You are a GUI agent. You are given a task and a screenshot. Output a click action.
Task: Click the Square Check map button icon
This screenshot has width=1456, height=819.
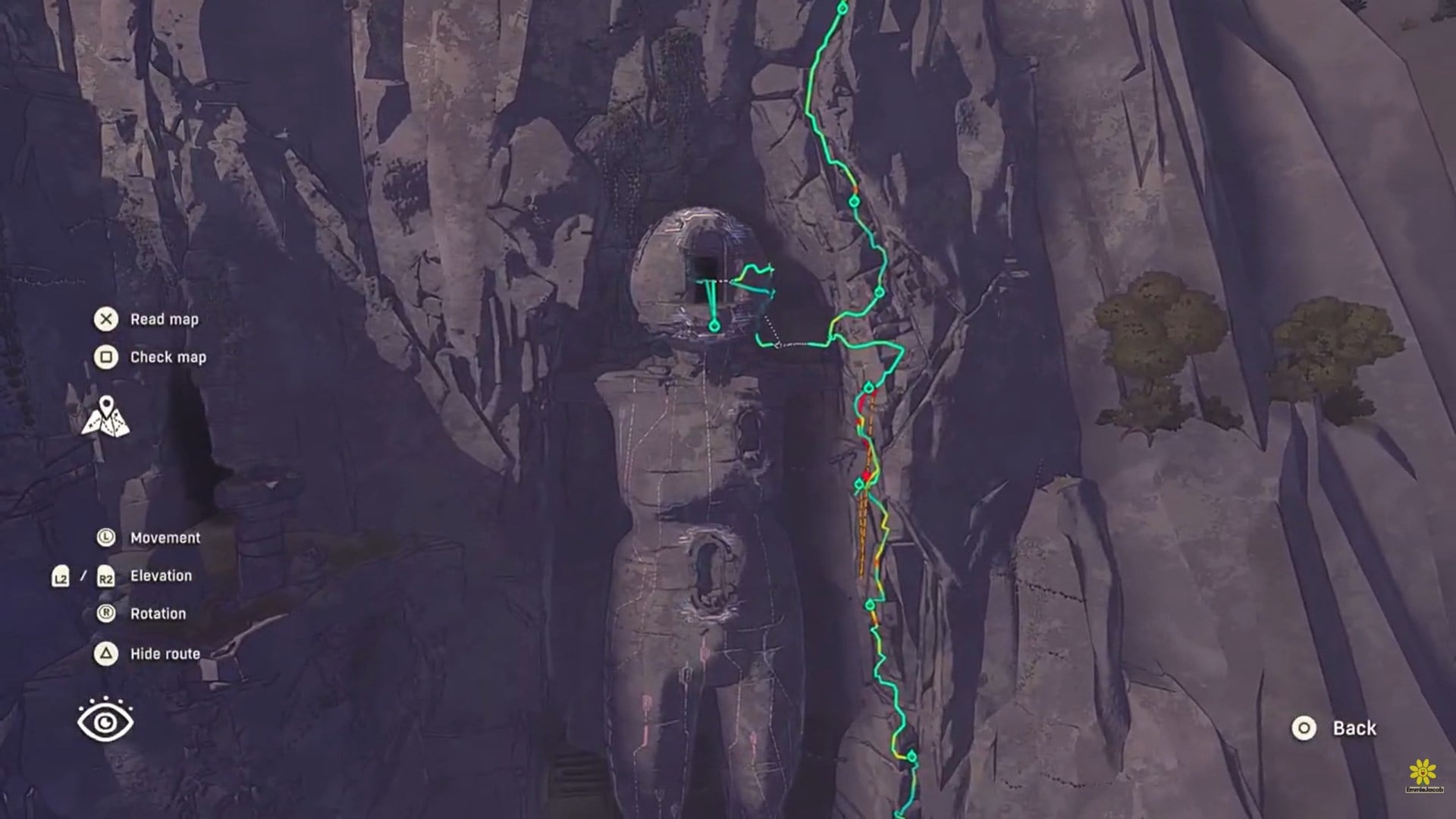click(x=107, y=356)
